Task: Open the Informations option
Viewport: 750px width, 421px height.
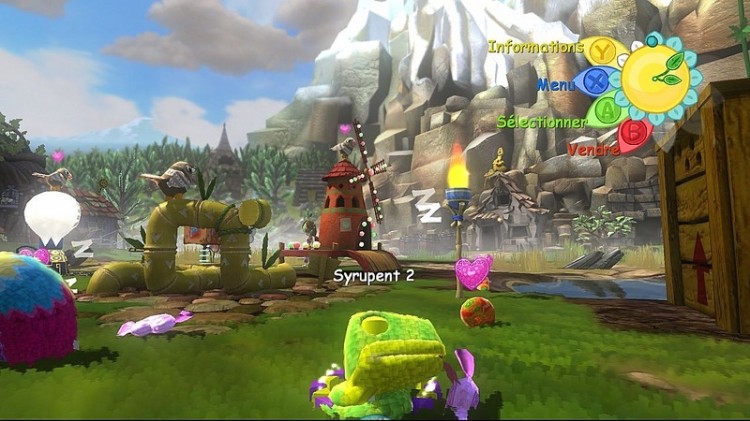Action: coord(603,49)
